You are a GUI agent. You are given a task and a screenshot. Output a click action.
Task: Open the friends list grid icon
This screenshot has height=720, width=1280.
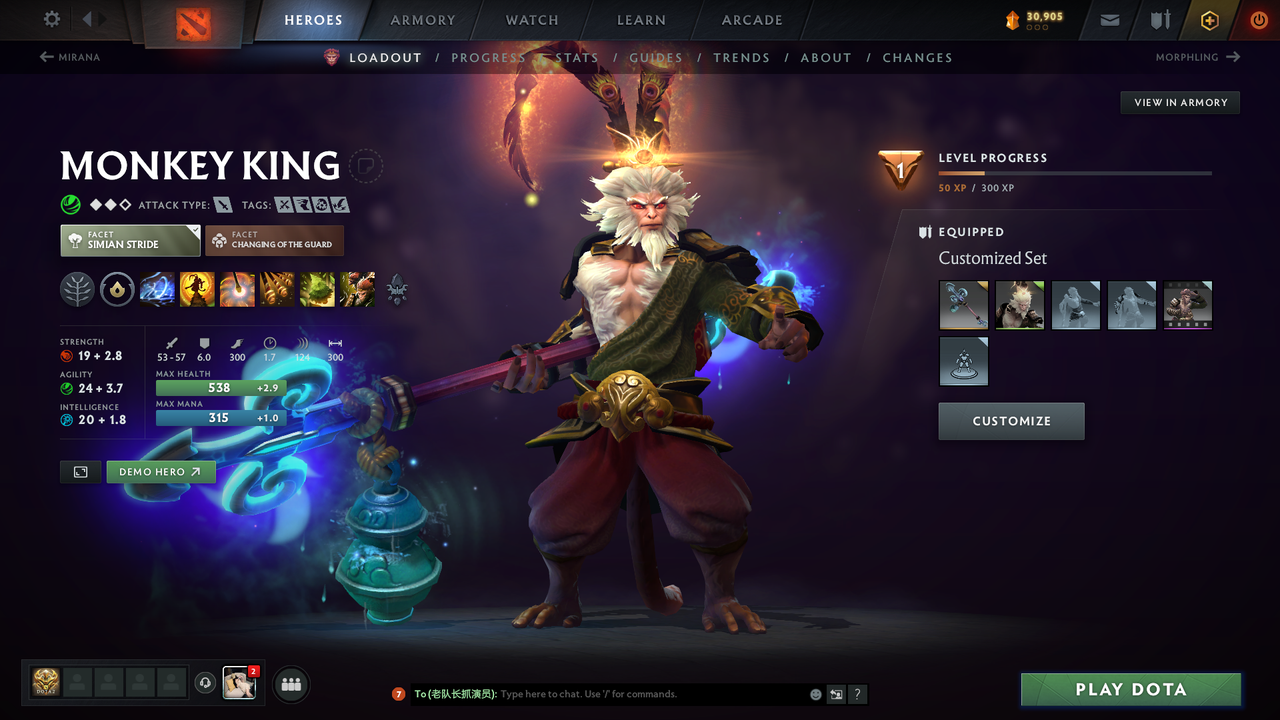(x=290, y=684)
